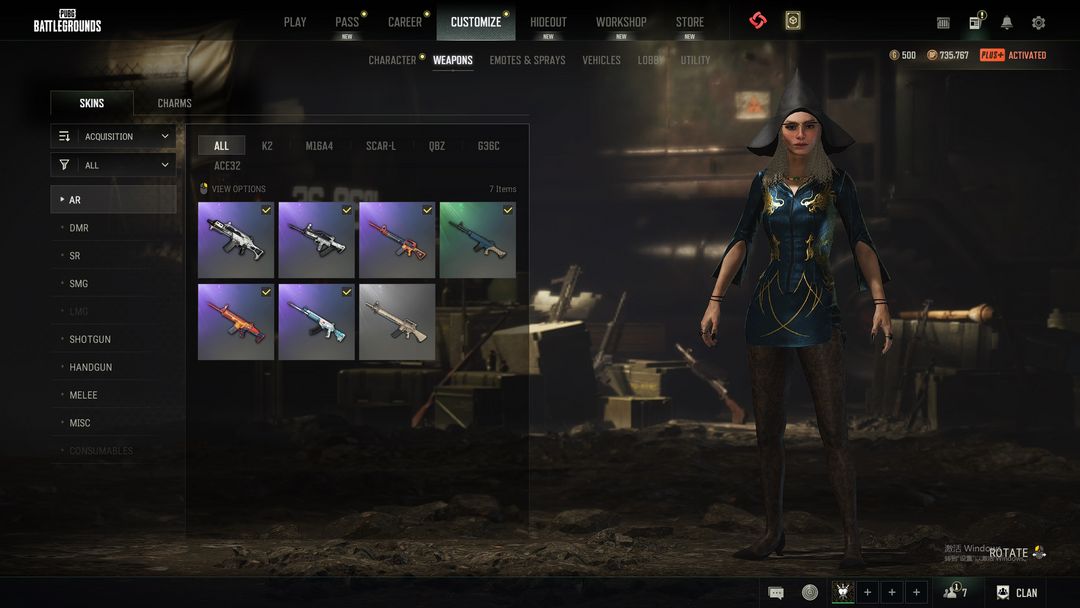Show only ACE32 skins
This screenshot has width=1080, height=608.
[227, 166]
